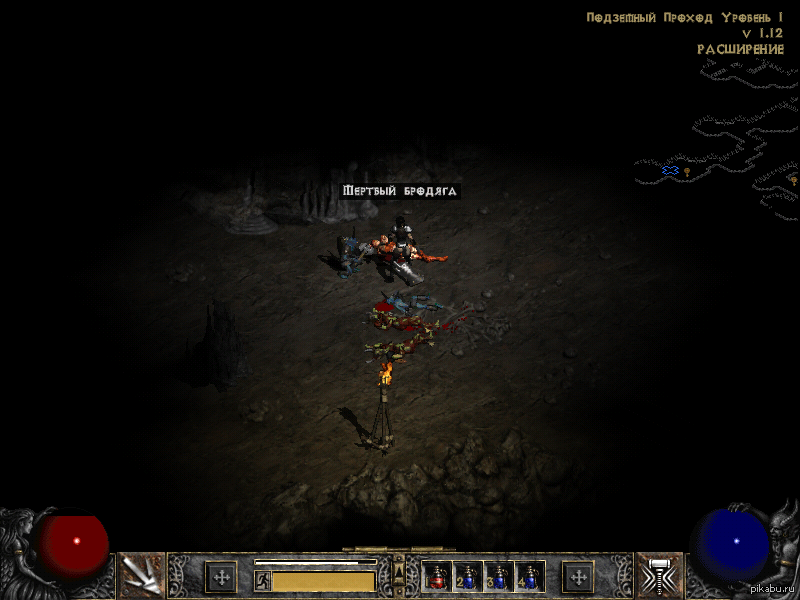800x600 pixels.
Task: Use the red healing potion in belt slot 1
Action: (437, 577)
